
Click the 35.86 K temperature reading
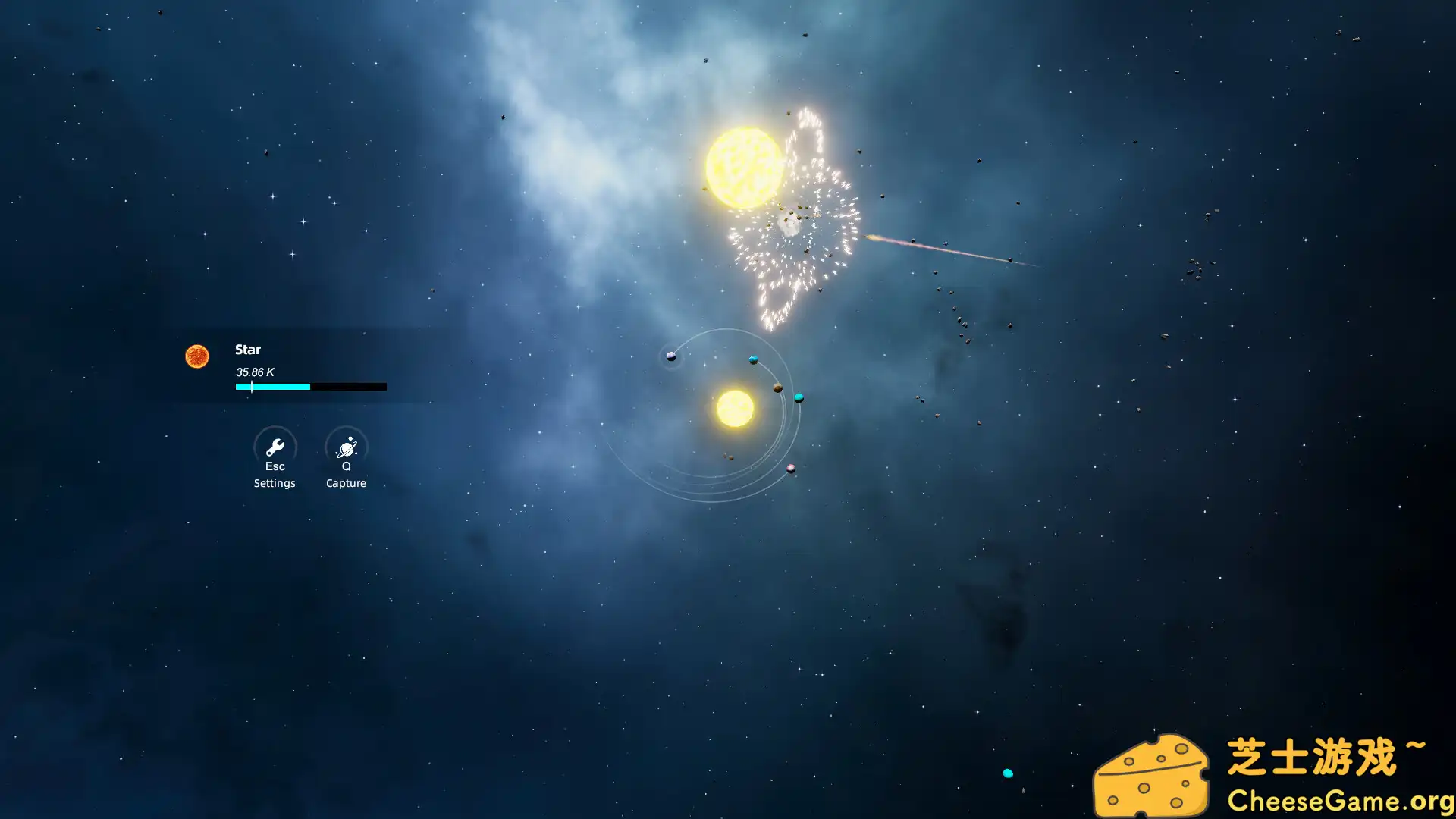click(254, 372)
